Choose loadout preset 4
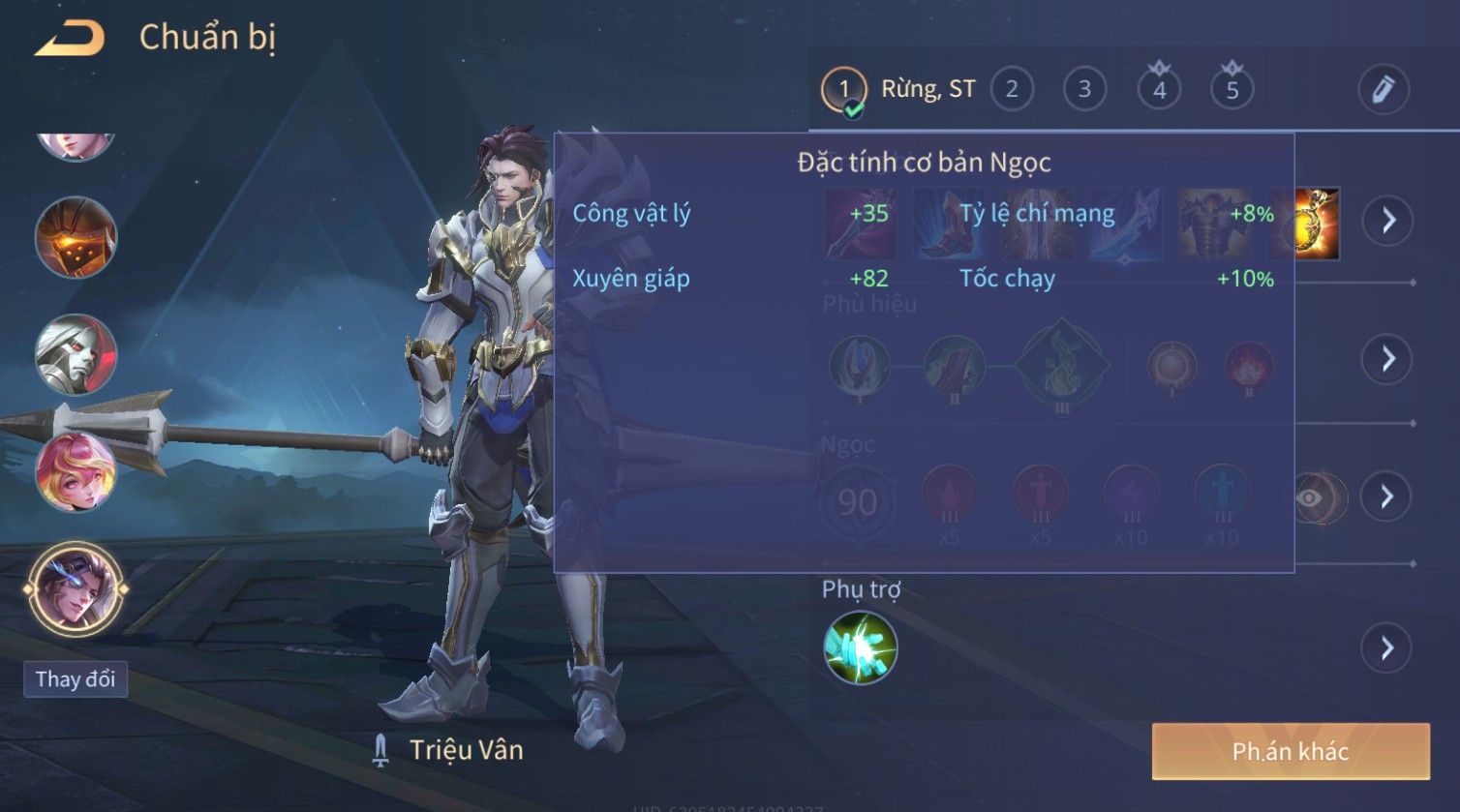Screen dimensions: 1460x812 1159,90
